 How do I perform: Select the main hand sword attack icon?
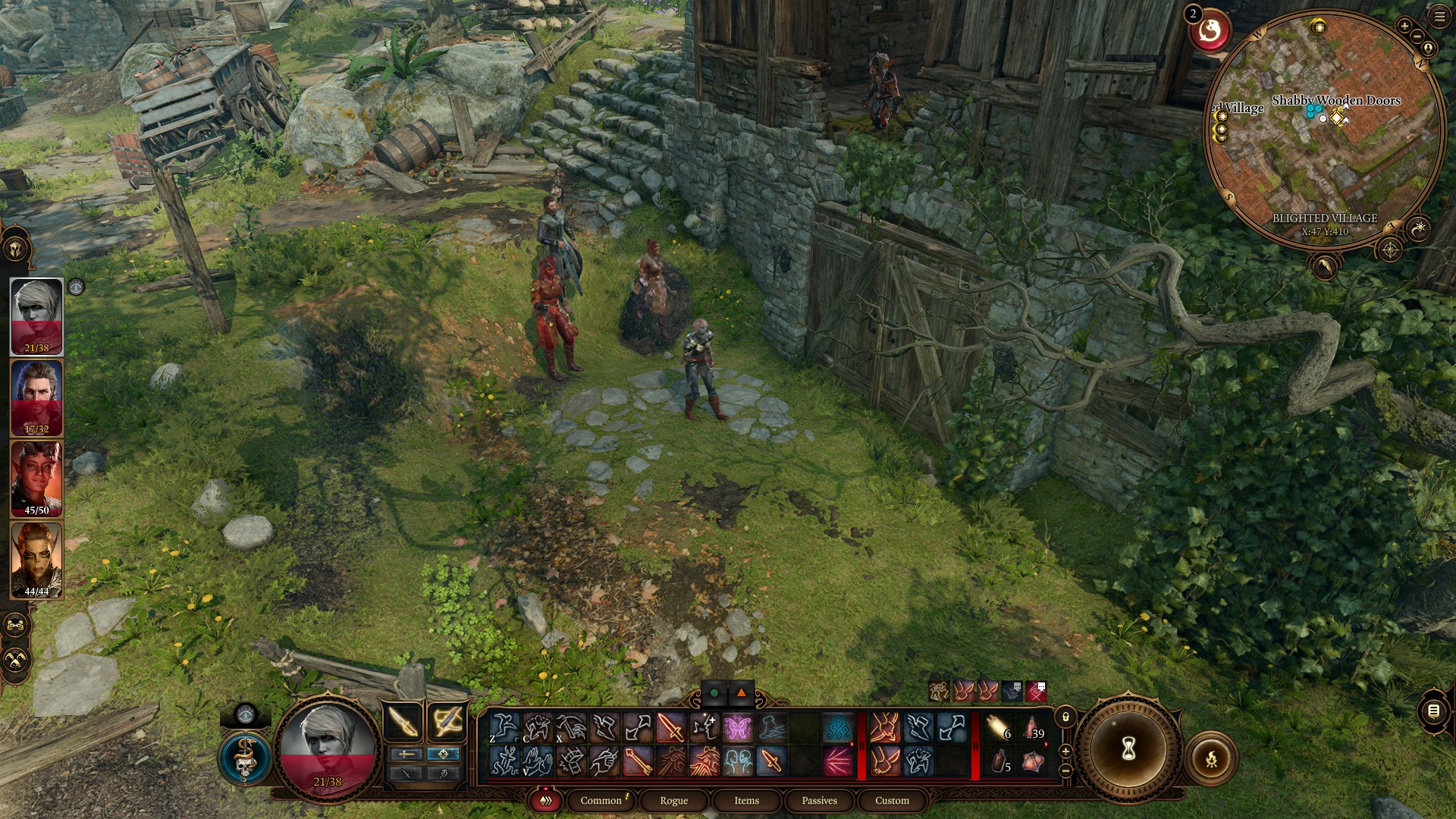(x=670, y=728)
